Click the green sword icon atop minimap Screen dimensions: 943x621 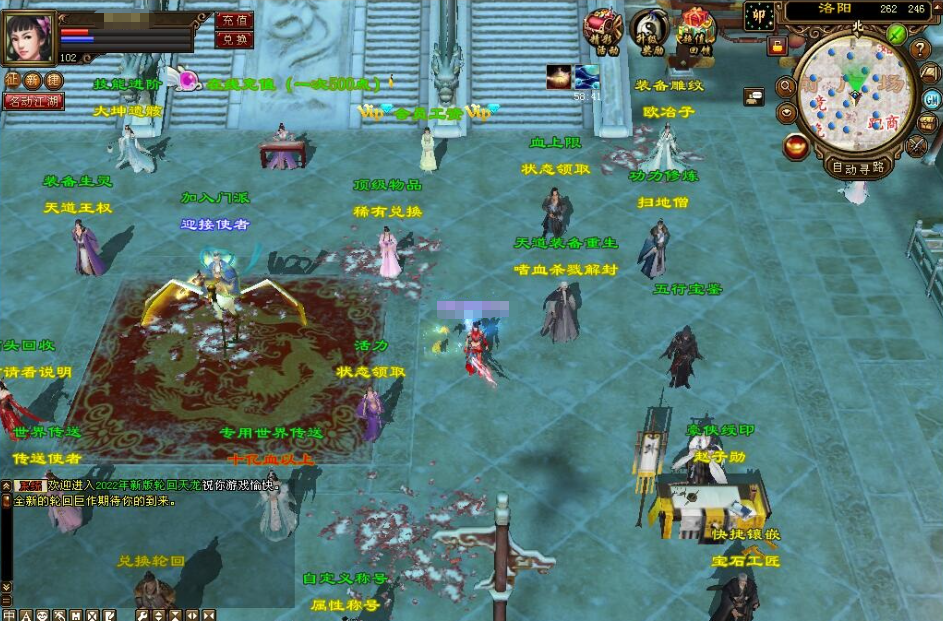pyautogui.click(x=896, y=34)
